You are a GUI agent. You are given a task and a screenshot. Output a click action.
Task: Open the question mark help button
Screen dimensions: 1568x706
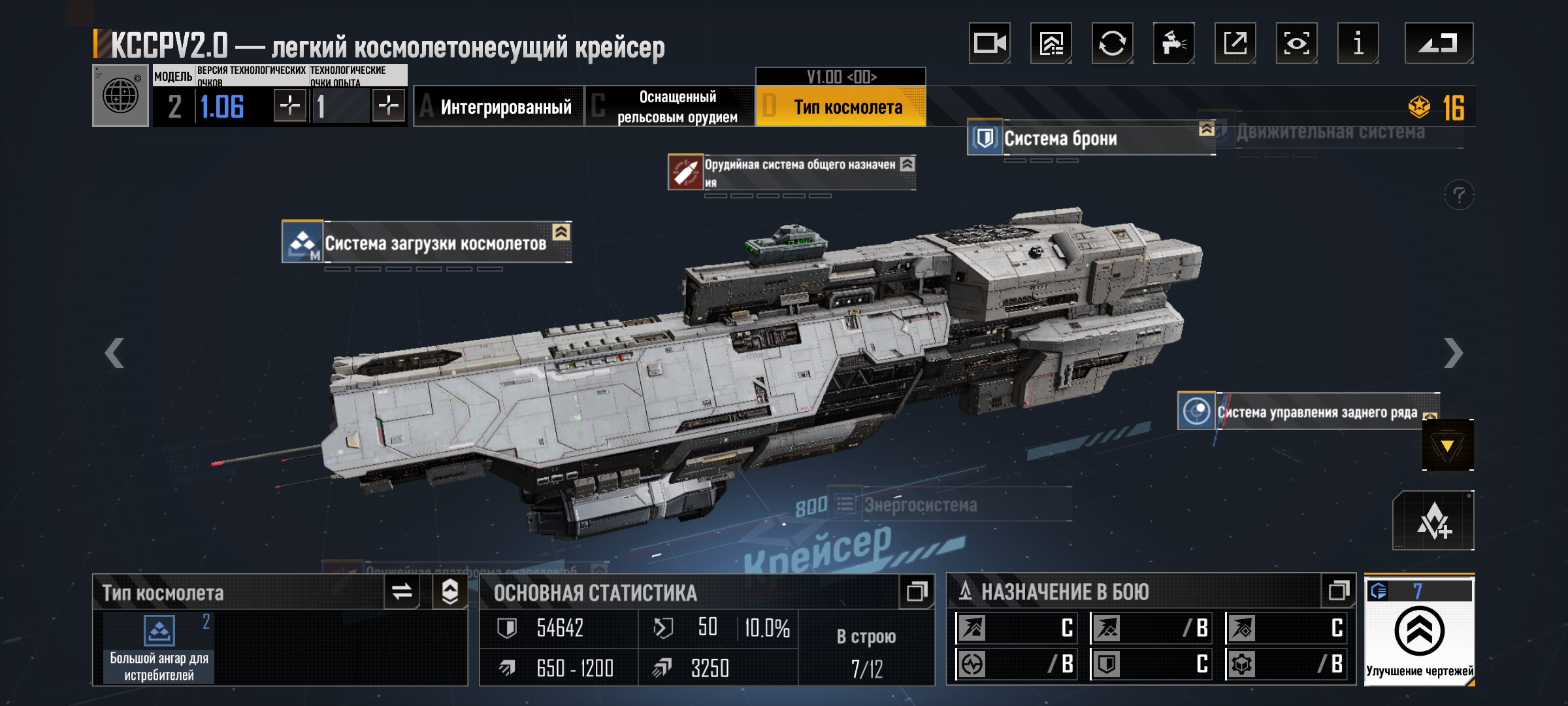click(1458, 195)
